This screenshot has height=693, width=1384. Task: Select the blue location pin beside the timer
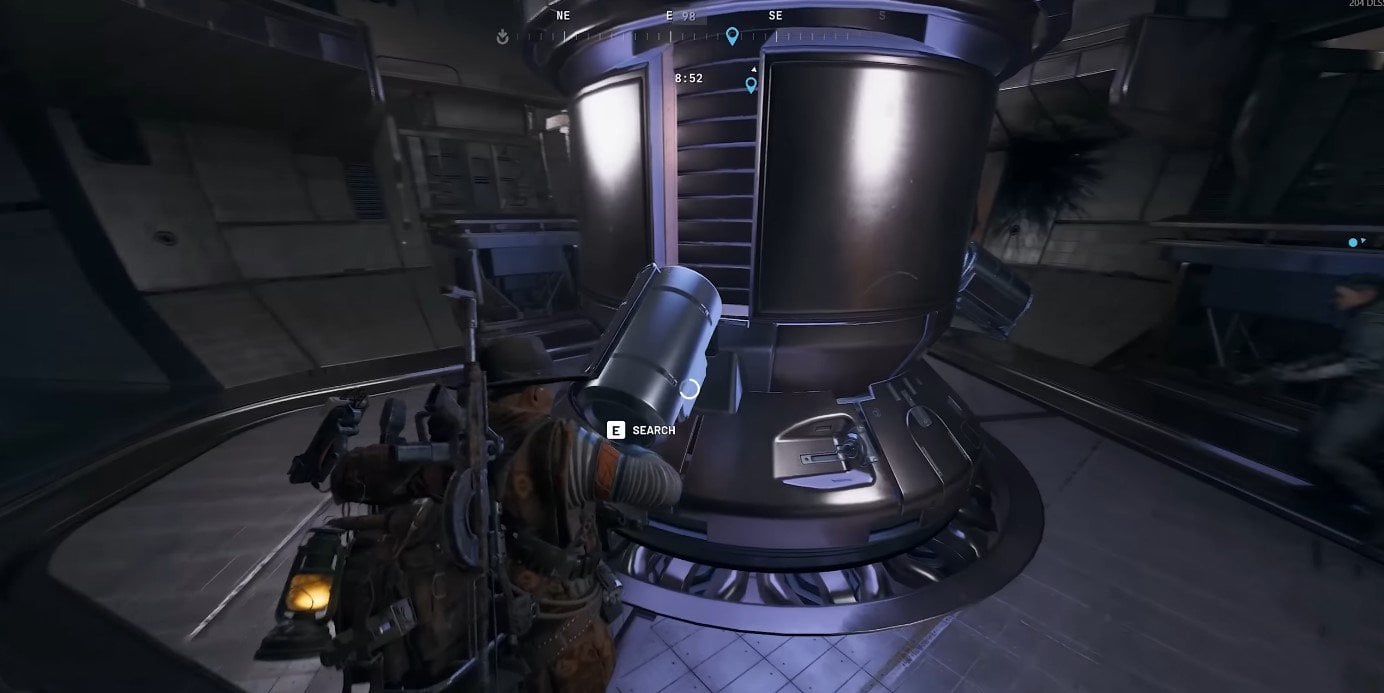(x=751, y=85)
